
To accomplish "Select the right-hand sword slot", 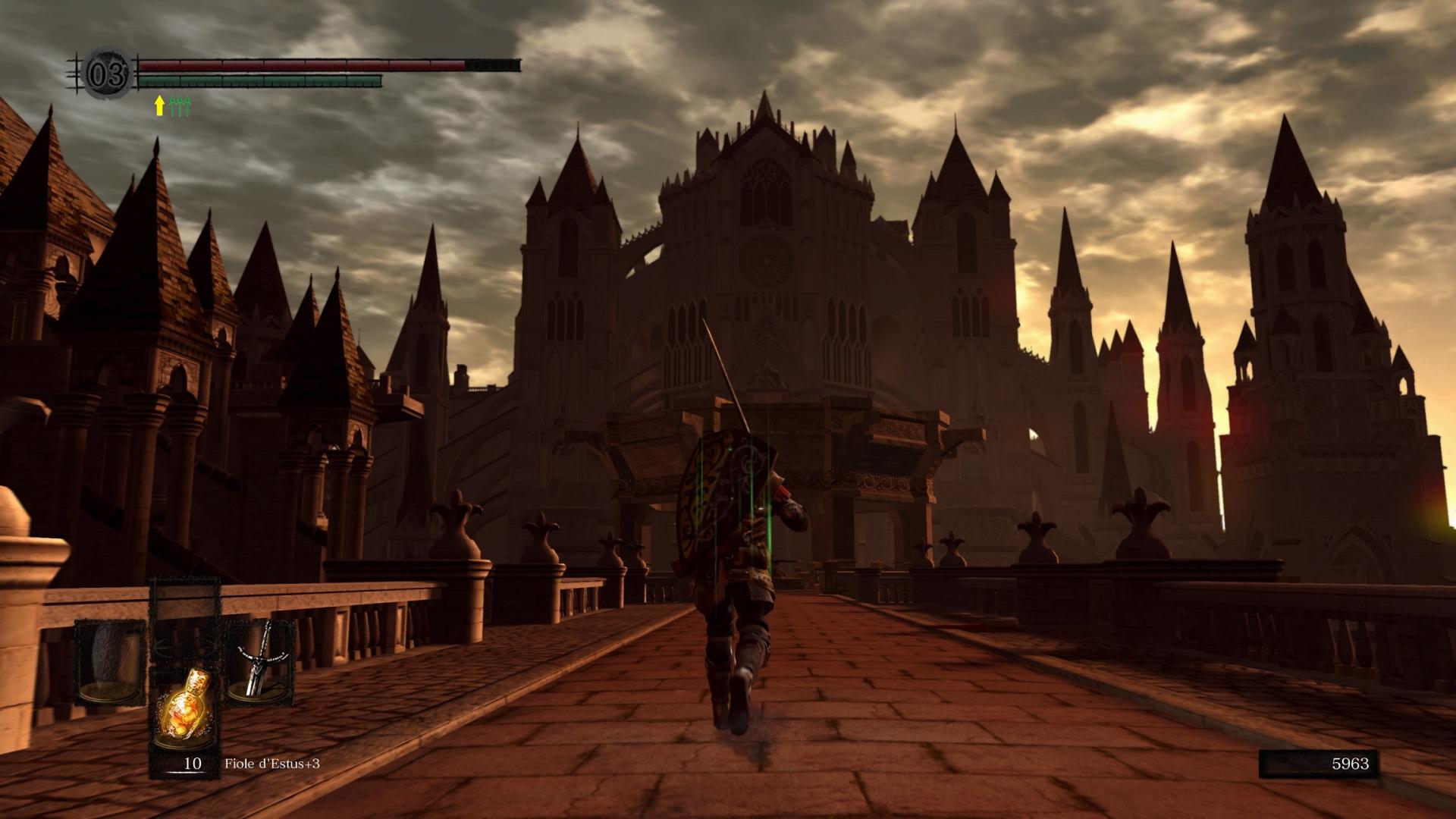I will [x=259, y=661].
